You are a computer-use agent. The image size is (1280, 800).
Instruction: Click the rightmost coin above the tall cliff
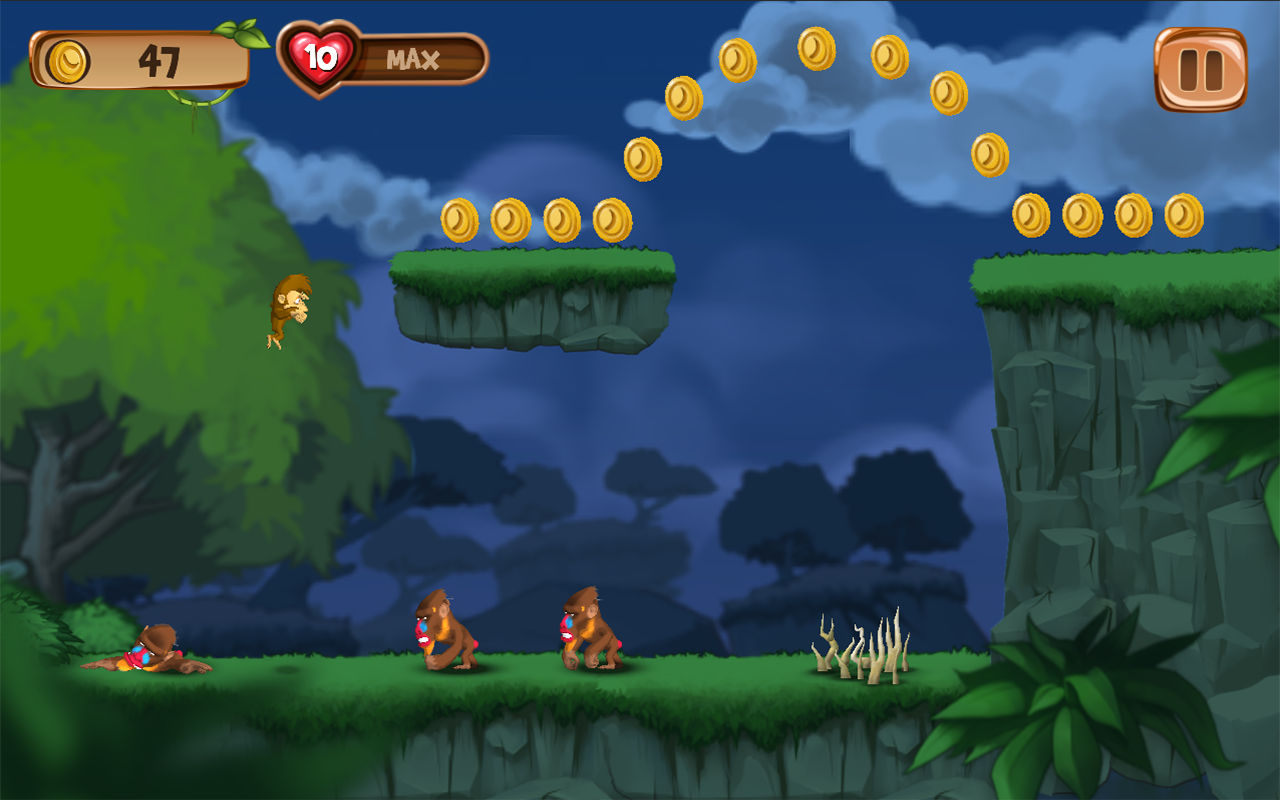coord(1185,215)
